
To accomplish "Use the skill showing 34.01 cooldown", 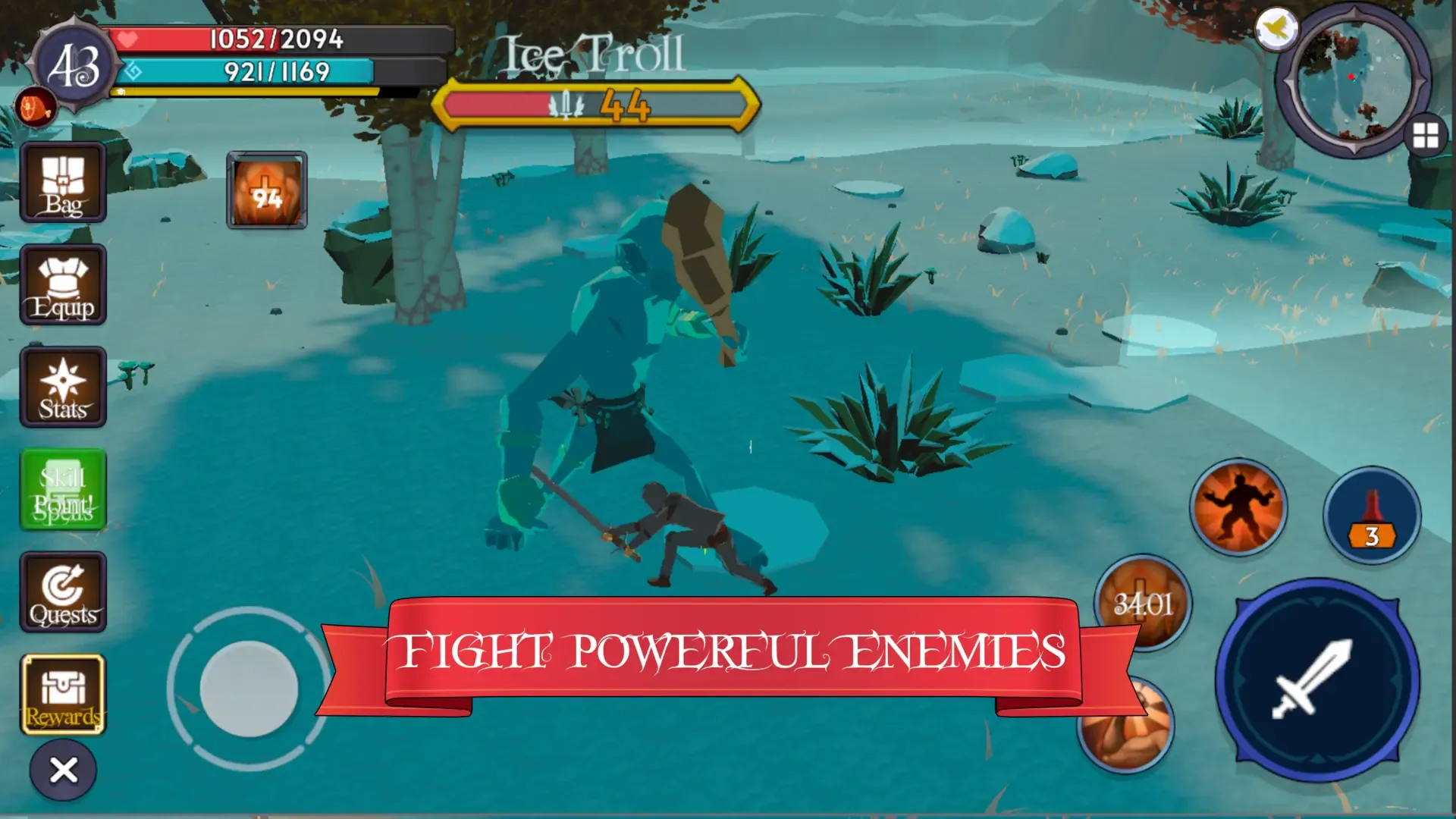I will [x=1142, y=603].
